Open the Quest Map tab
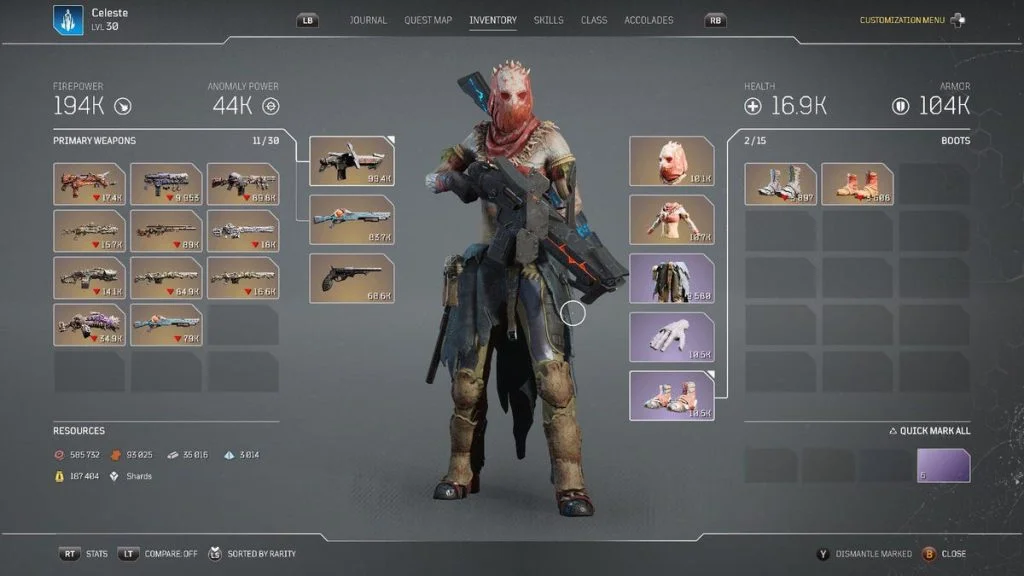Image resolution: width=1024 pixels, height=576 pixels. pos(428,20)
